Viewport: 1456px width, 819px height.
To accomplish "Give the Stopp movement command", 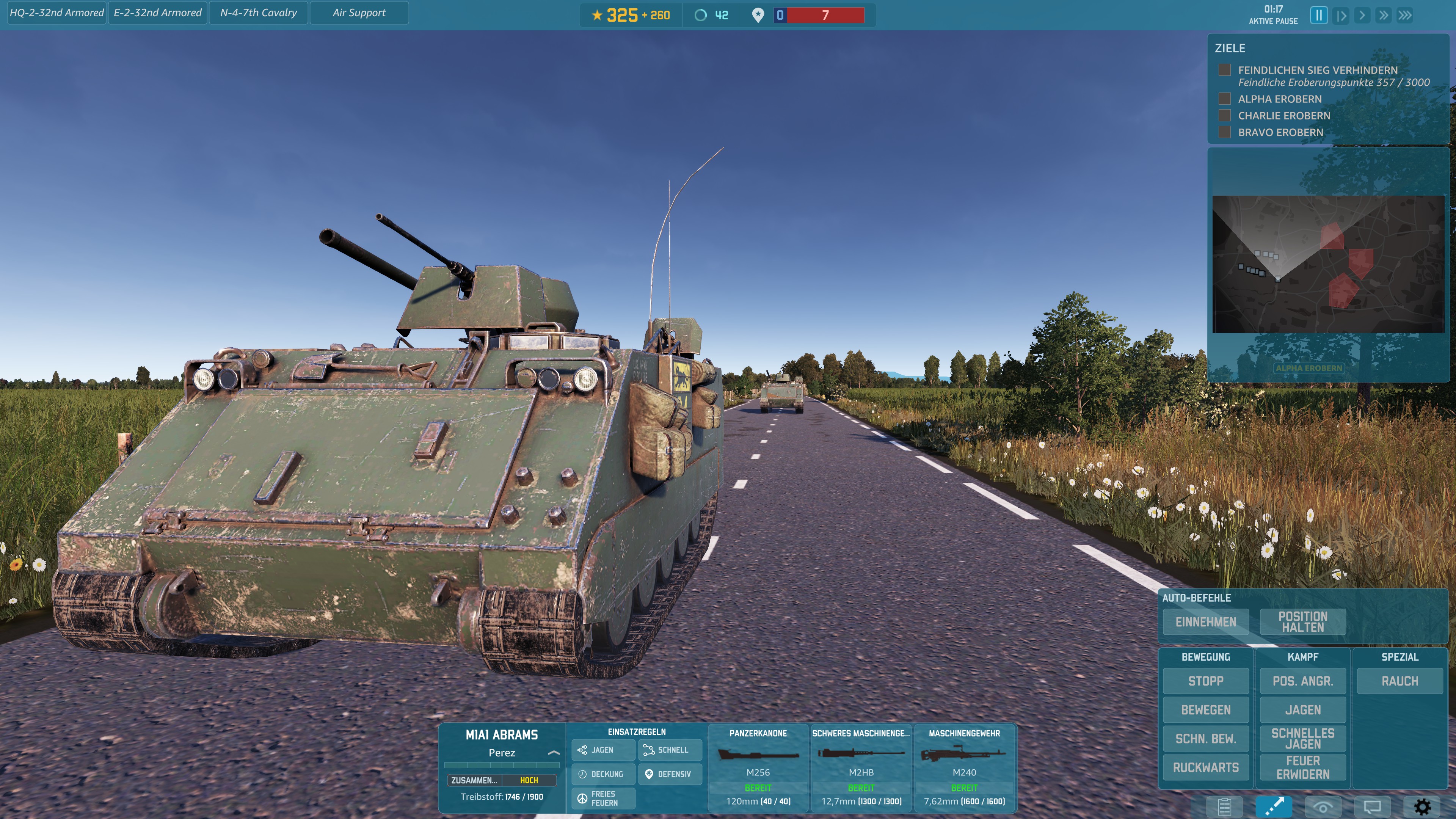I will pyautogui.click(x=1206, y=681).
